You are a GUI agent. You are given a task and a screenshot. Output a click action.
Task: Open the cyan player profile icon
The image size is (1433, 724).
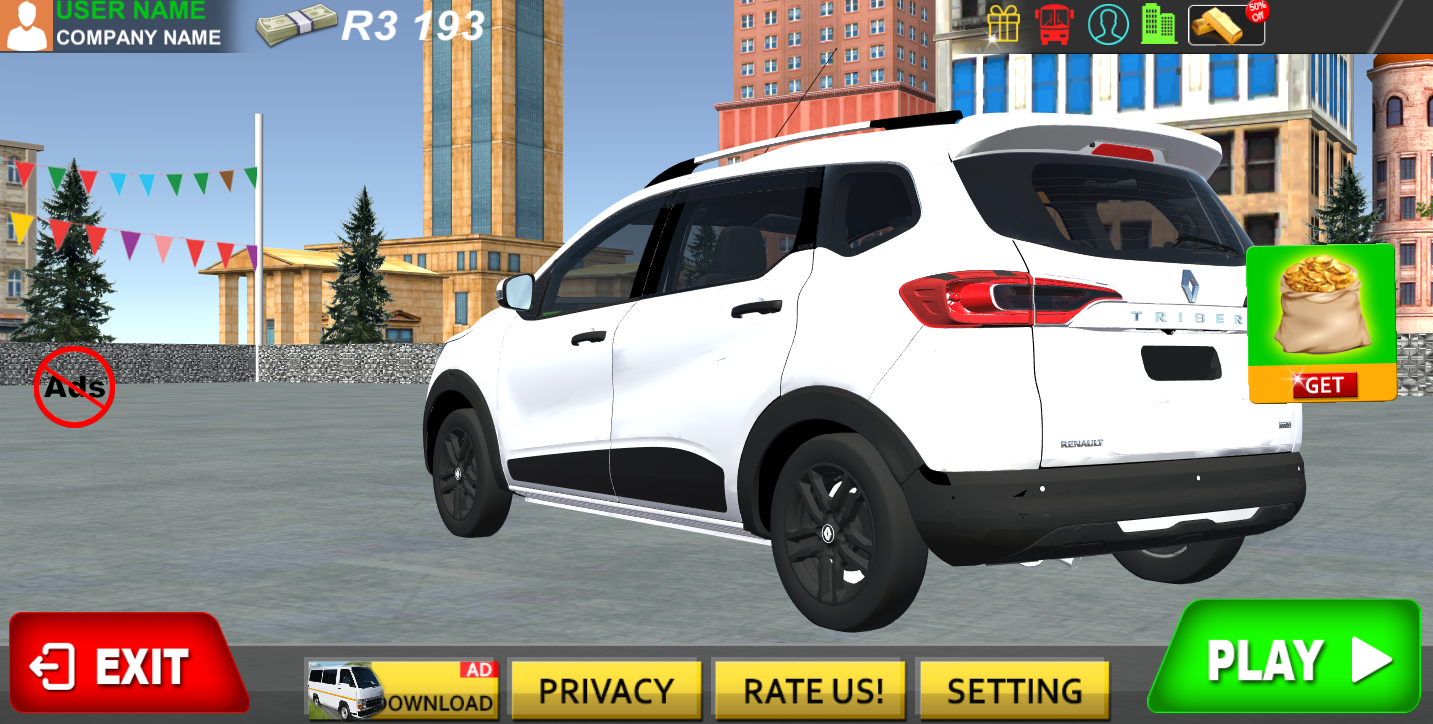(x=1105, y=25)
